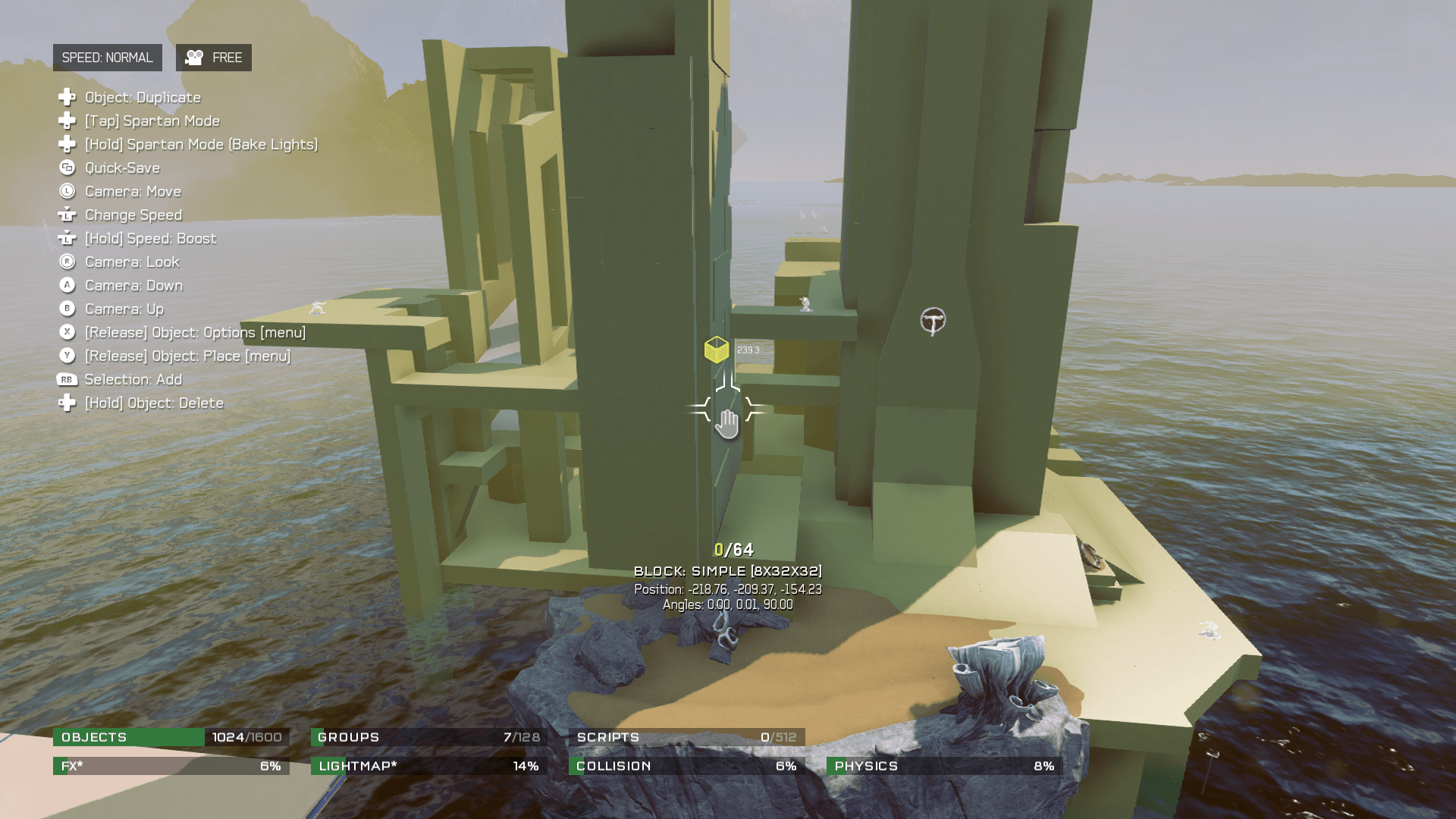Viewport: 1456px width, 819px height.
Task: Pick the circular T-shaped object marker
Action: [933, 321]
